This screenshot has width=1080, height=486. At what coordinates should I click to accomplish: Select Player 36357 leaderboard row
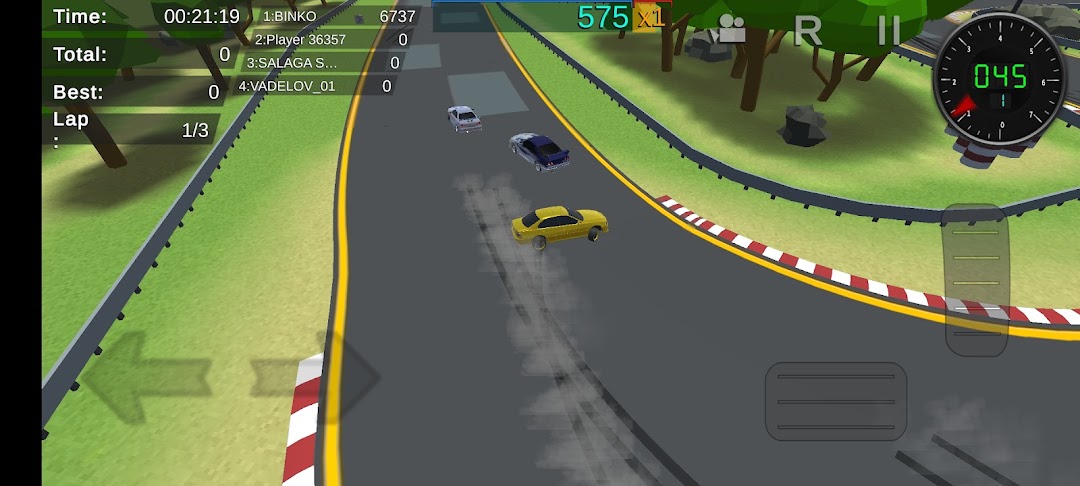tap(330, 40)
